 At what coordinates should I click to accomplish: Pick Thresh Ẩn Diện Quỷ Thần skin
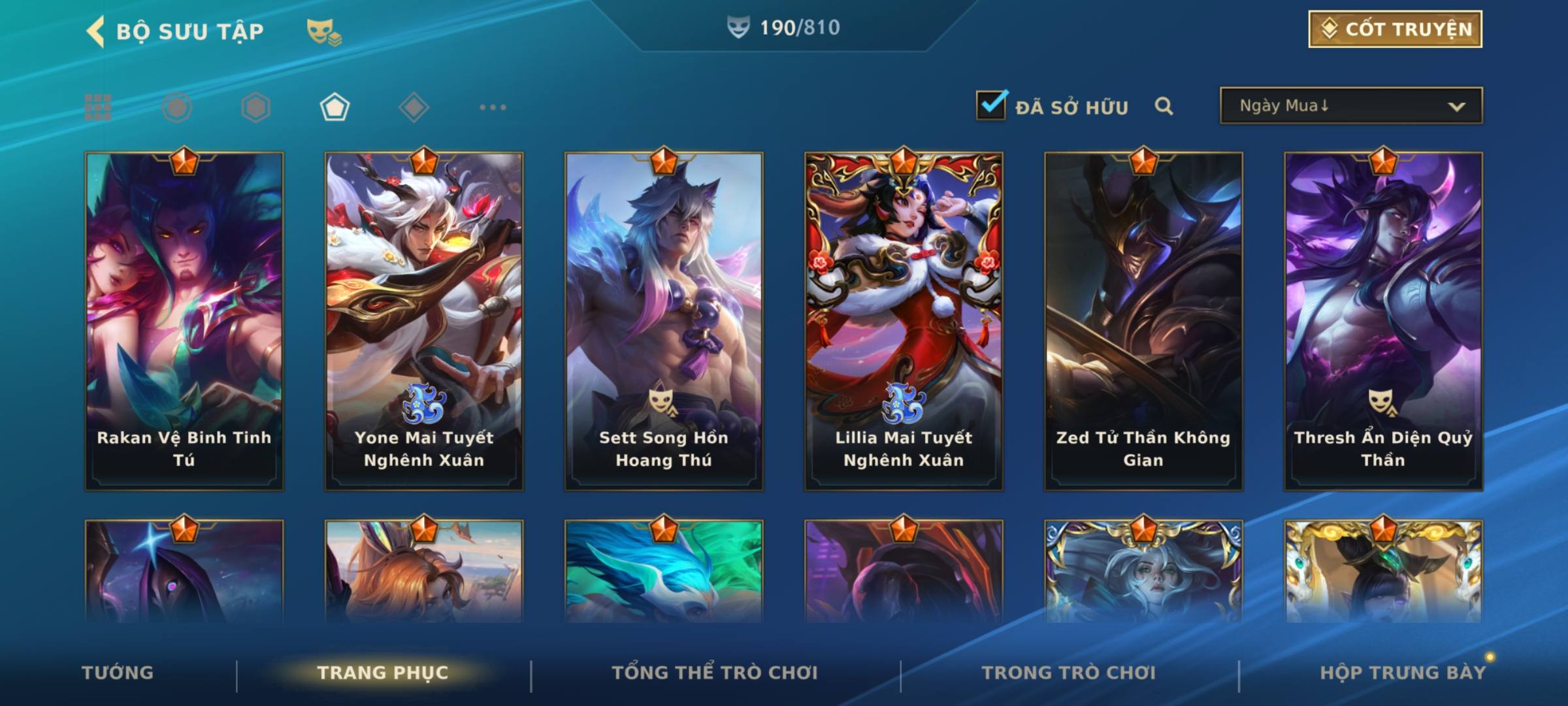click(1383, 321)
